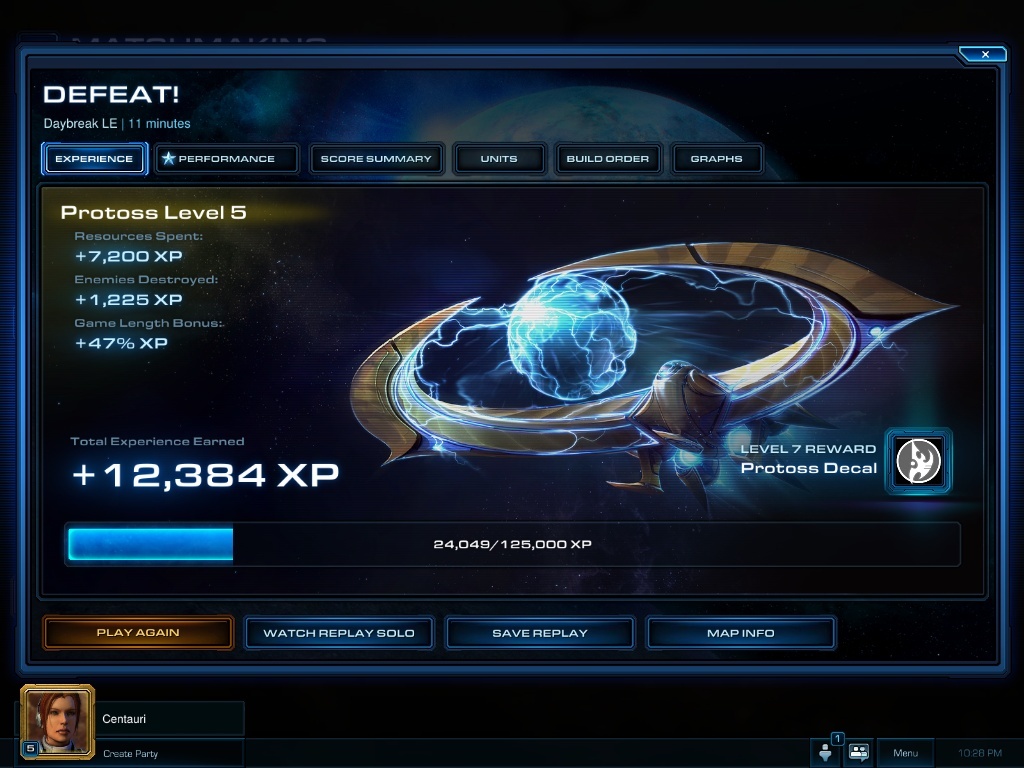
Task: Open the Graphs tab
Action: (716, 158)
